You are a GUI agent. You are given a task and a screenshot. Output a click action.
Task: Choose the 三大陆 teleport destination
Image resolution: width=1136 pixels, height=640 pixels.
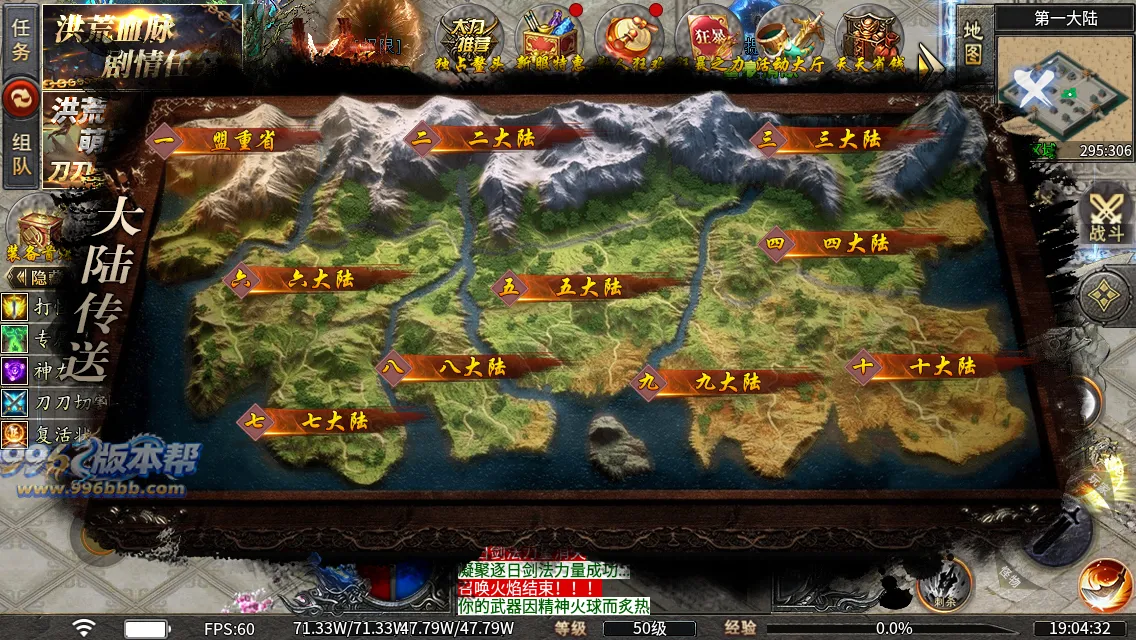click(x=846, y=140)
